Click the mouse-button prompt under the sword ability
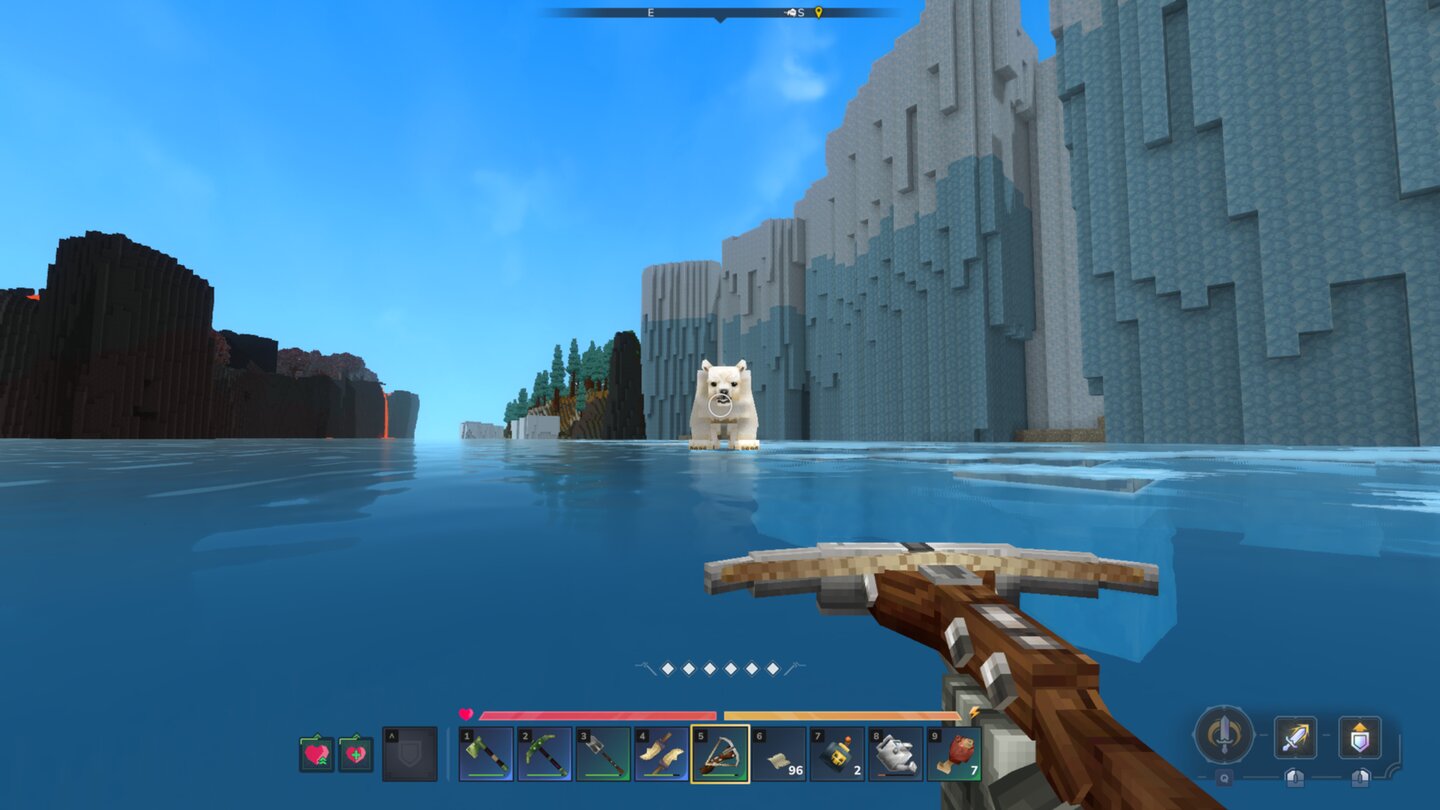The image size is (1440, 810). point(1295,778)
